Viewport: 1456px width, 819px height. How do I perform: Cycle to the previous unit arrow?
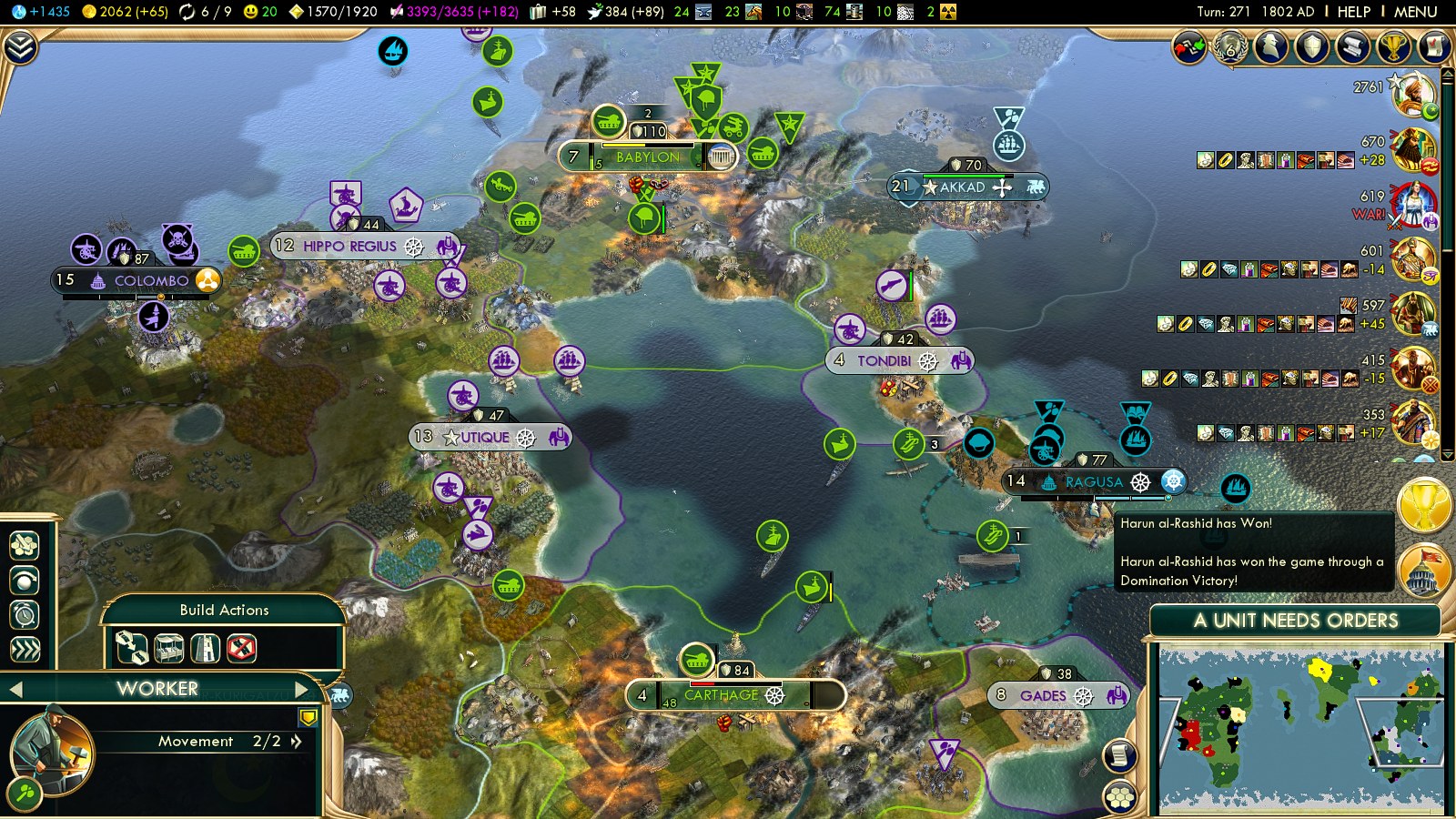[15, 690]
